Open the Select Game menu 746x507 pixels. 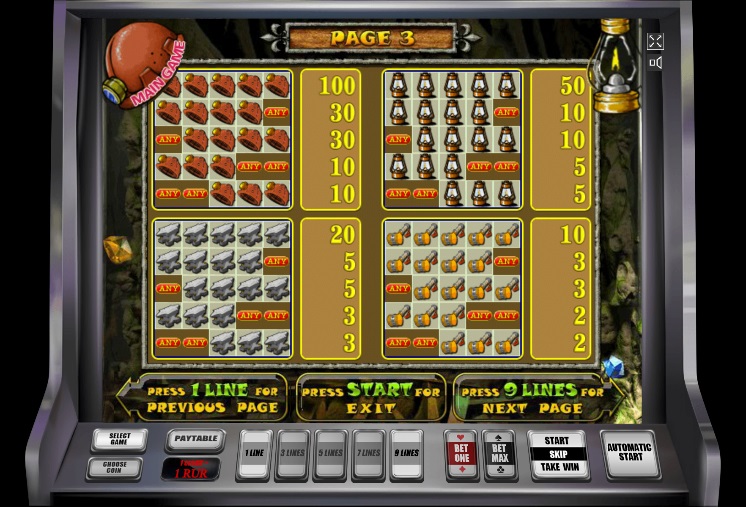pyautogui.click(x=118, y=440)
